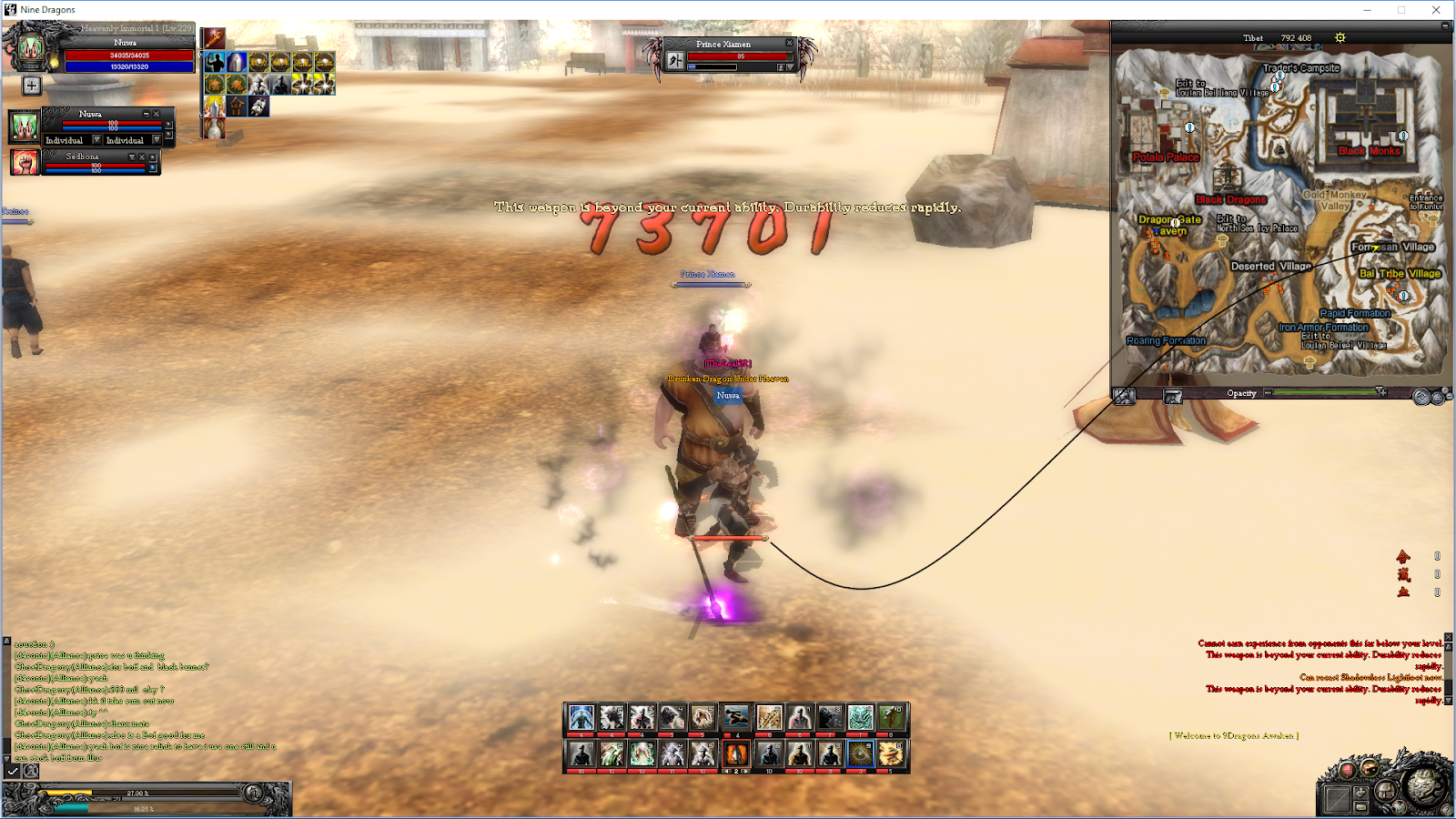Image resolution: width=1456 pixels, height=819 pixels.
Task: Select the flame dagger skill in the active hotbar slot
Action: 737,755
